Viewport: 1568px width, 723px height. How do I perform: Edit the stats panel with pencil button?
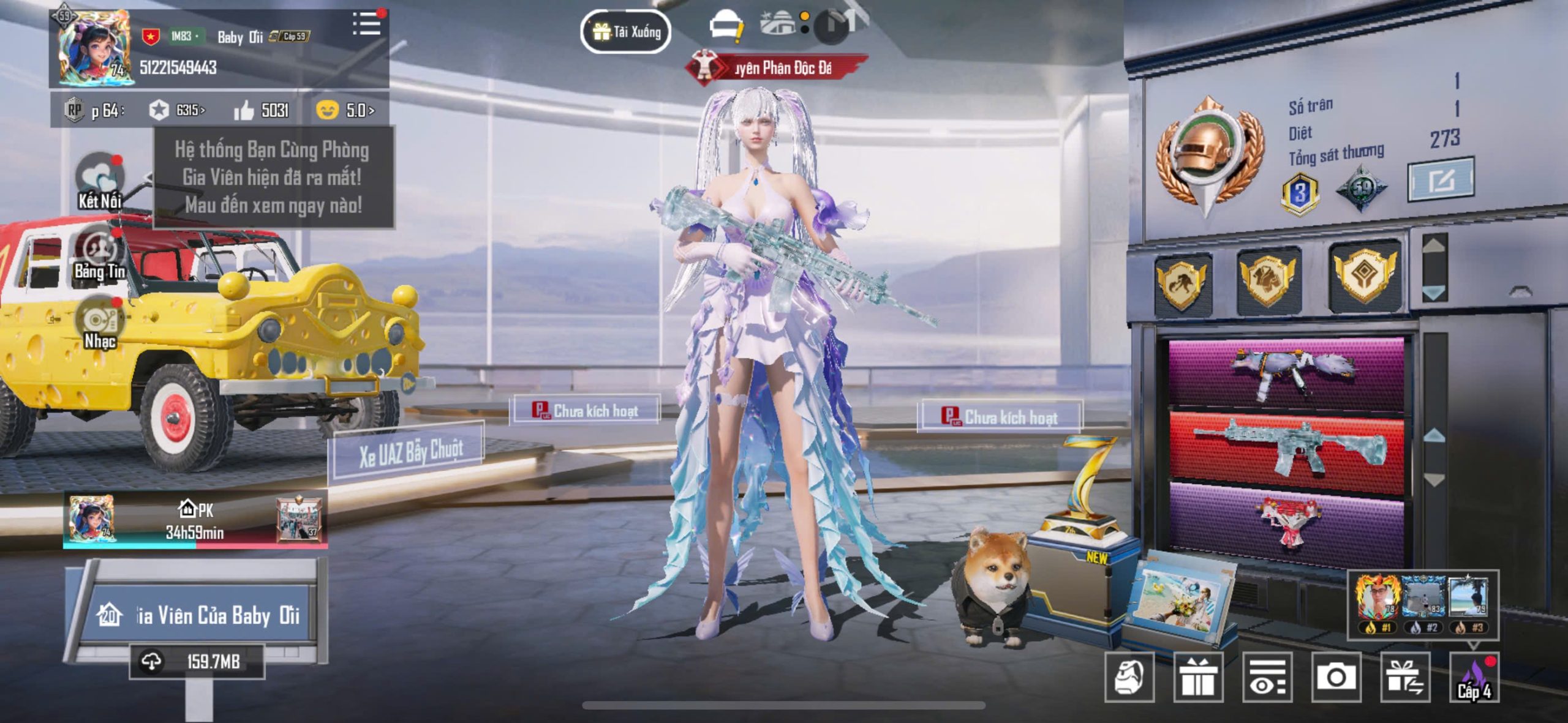pyautogui.click(x=1440, y=179)
